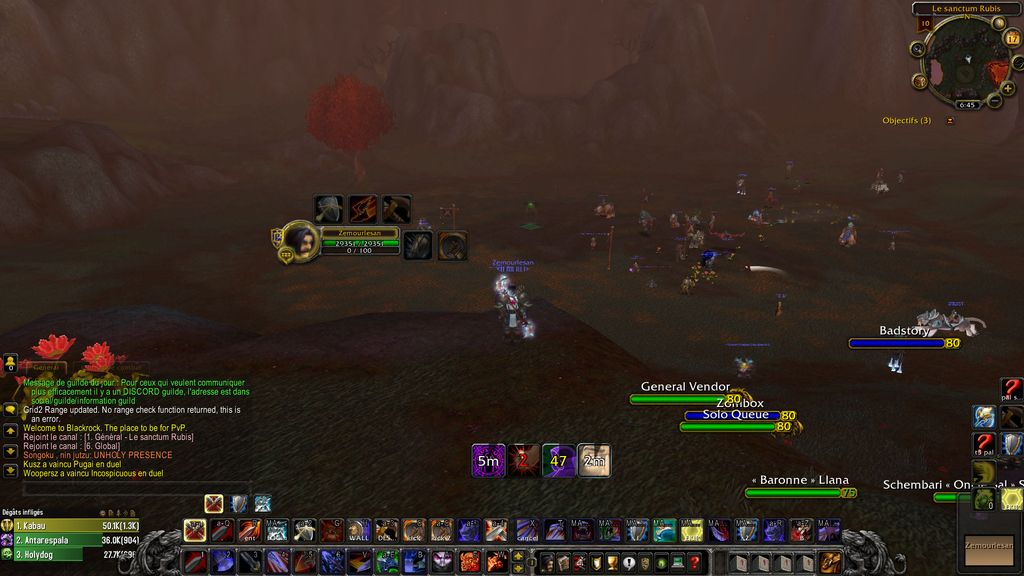This screenshot has height=576, width=1024.
Task: Click the purple 5m cooldown icon
Action: pyautogui.click(x=488, y=460)
